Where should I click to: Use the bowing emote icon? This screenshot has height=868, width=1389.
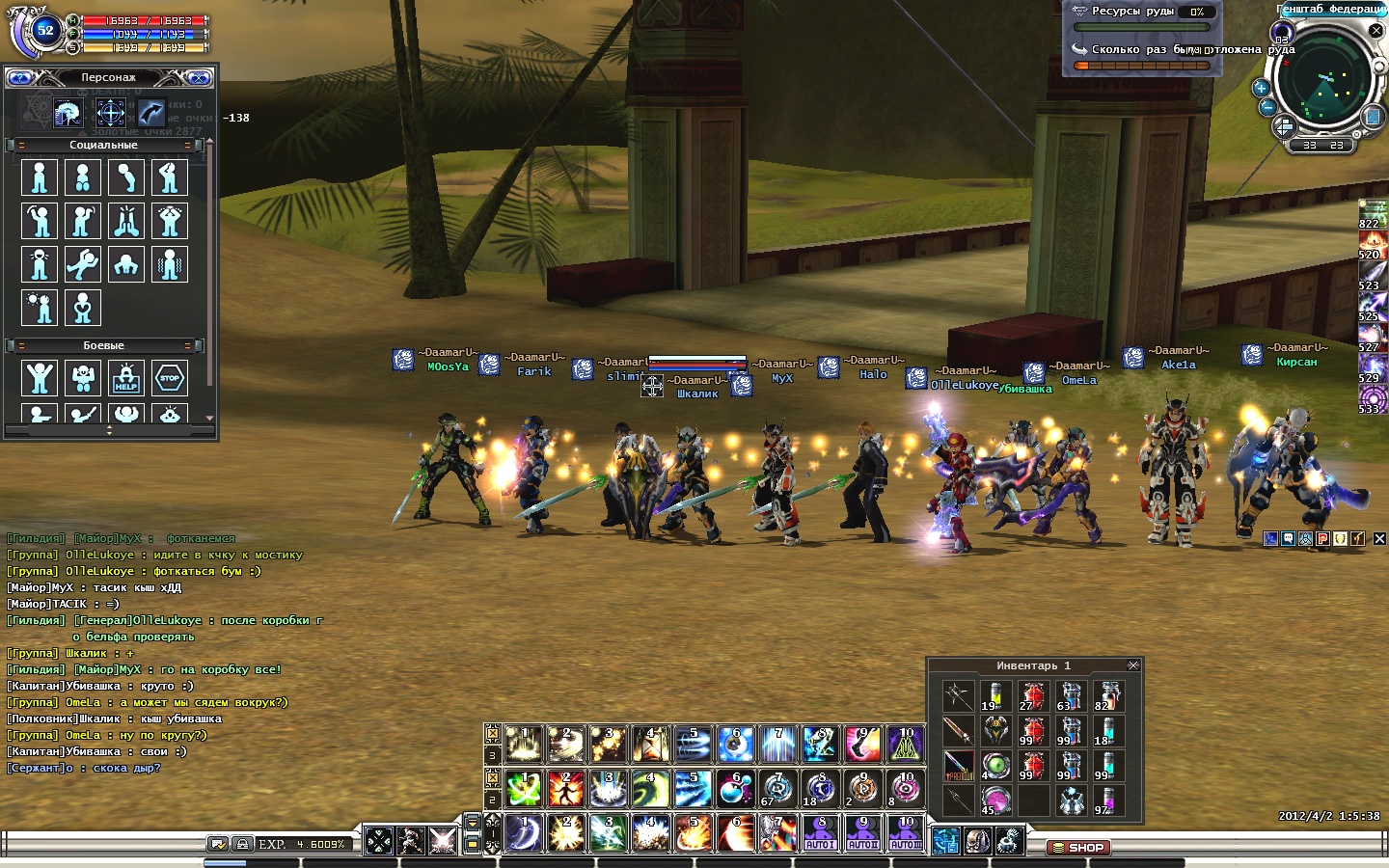point(126,177)
